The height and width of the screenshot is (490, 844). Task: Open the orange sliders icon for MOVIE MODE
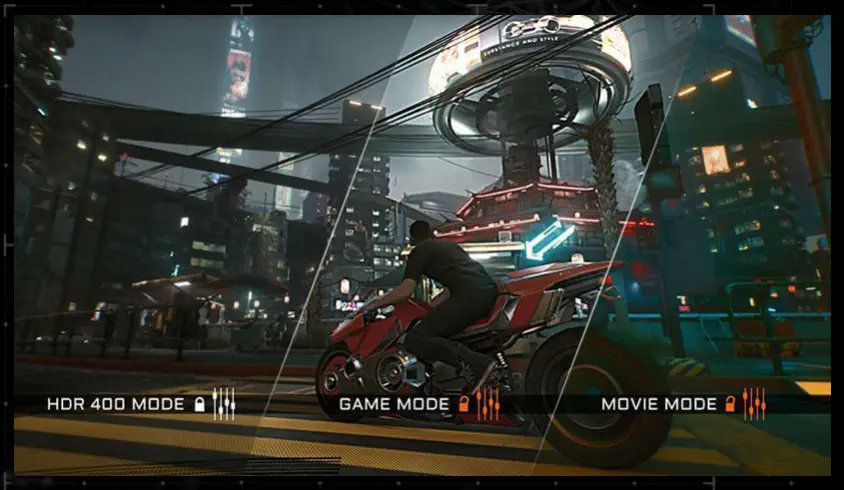pyautogui.click(x=754, y=404)
